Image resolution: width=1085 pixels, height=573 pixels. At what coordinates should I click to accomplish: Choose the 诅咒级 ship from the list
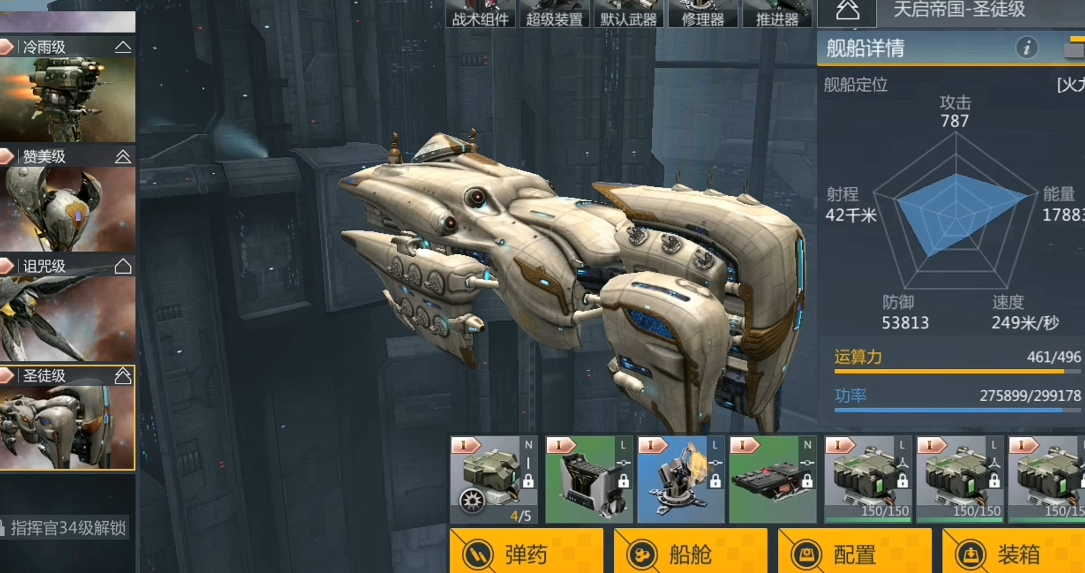(x=67, y=317)
